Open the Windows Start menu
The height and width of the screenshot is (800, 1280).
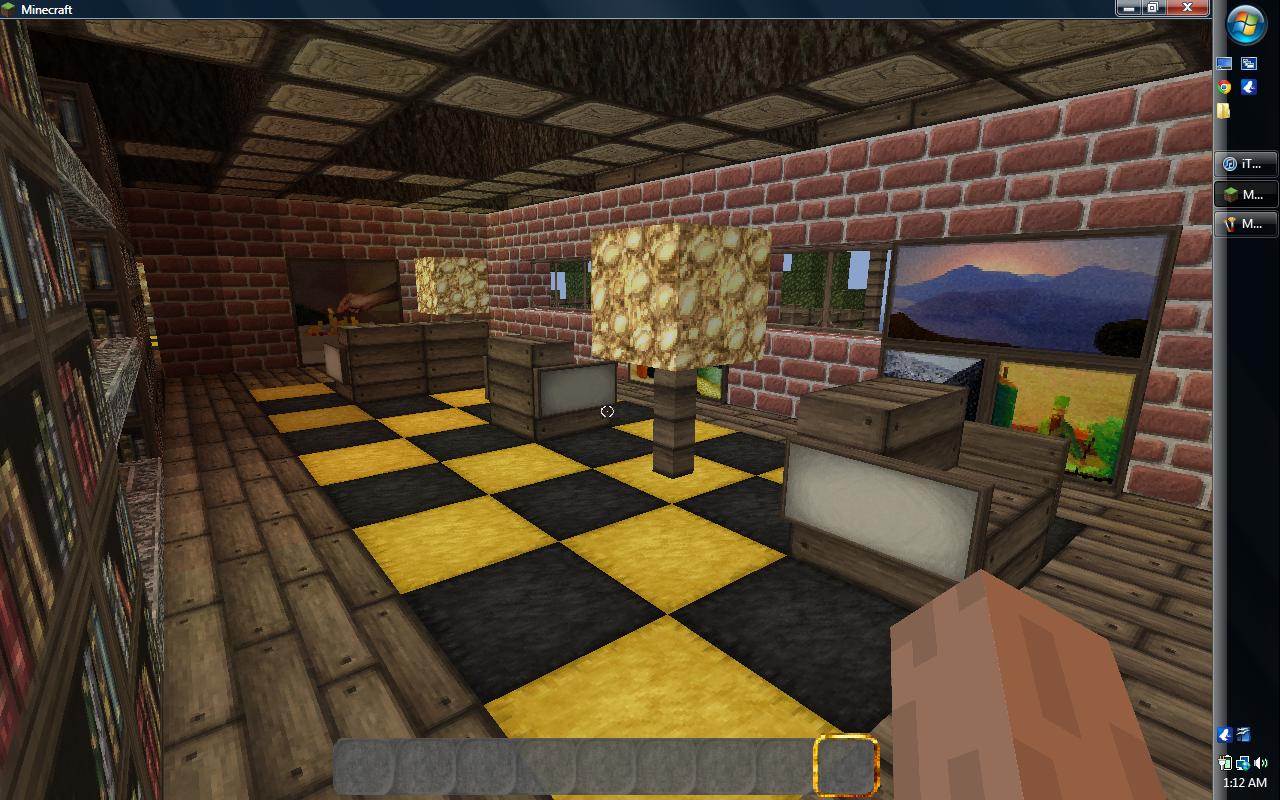(1244, 24)
